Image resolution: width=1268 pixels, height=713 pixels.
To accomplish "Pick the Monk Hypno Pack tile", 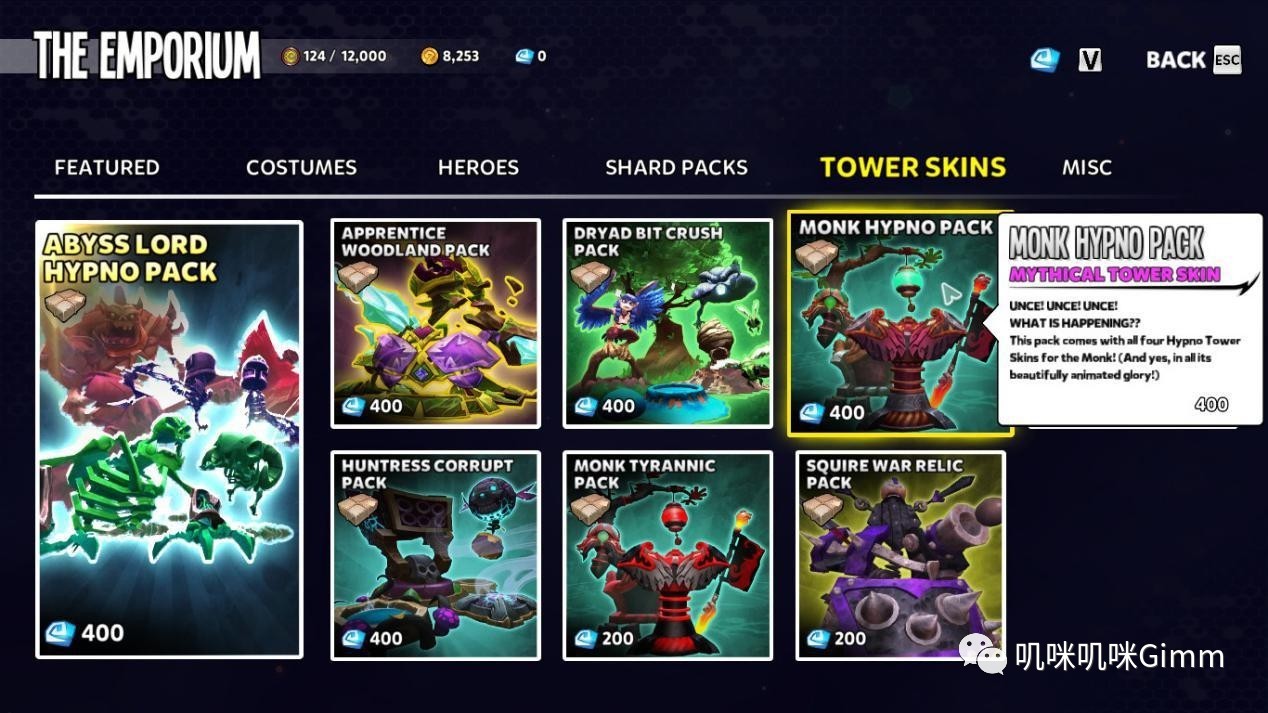I will click(890, 325).
